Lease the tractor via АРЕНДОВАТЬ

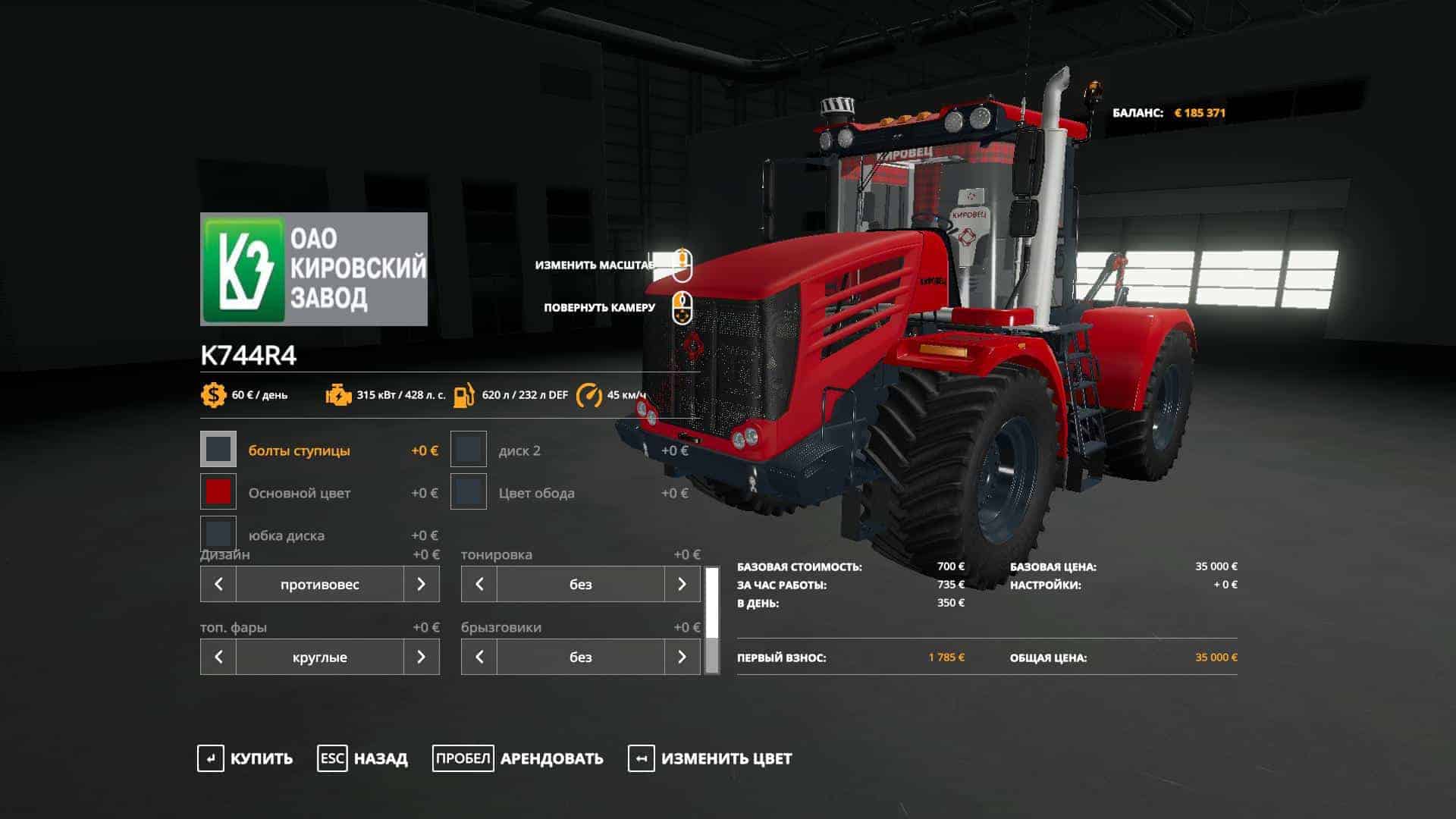pos(519,758)
